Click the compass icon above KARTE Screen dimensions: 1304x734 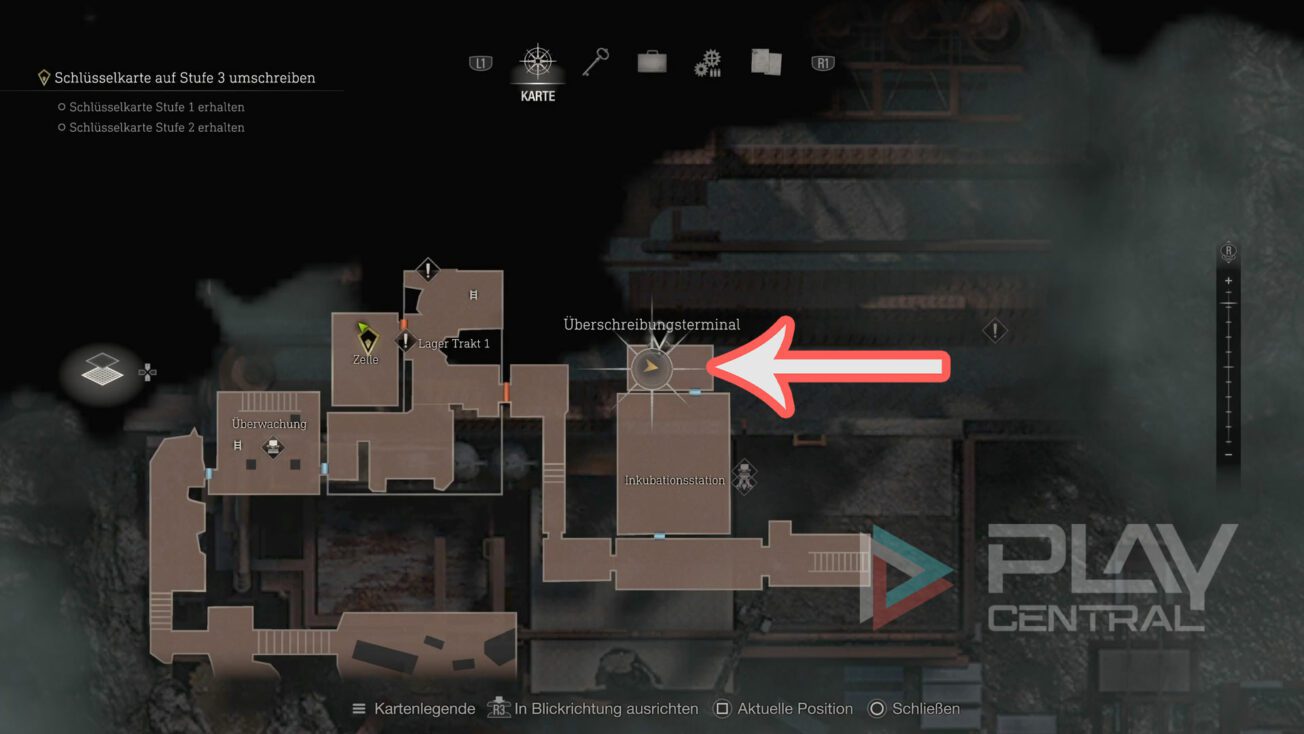click(536, 62)
